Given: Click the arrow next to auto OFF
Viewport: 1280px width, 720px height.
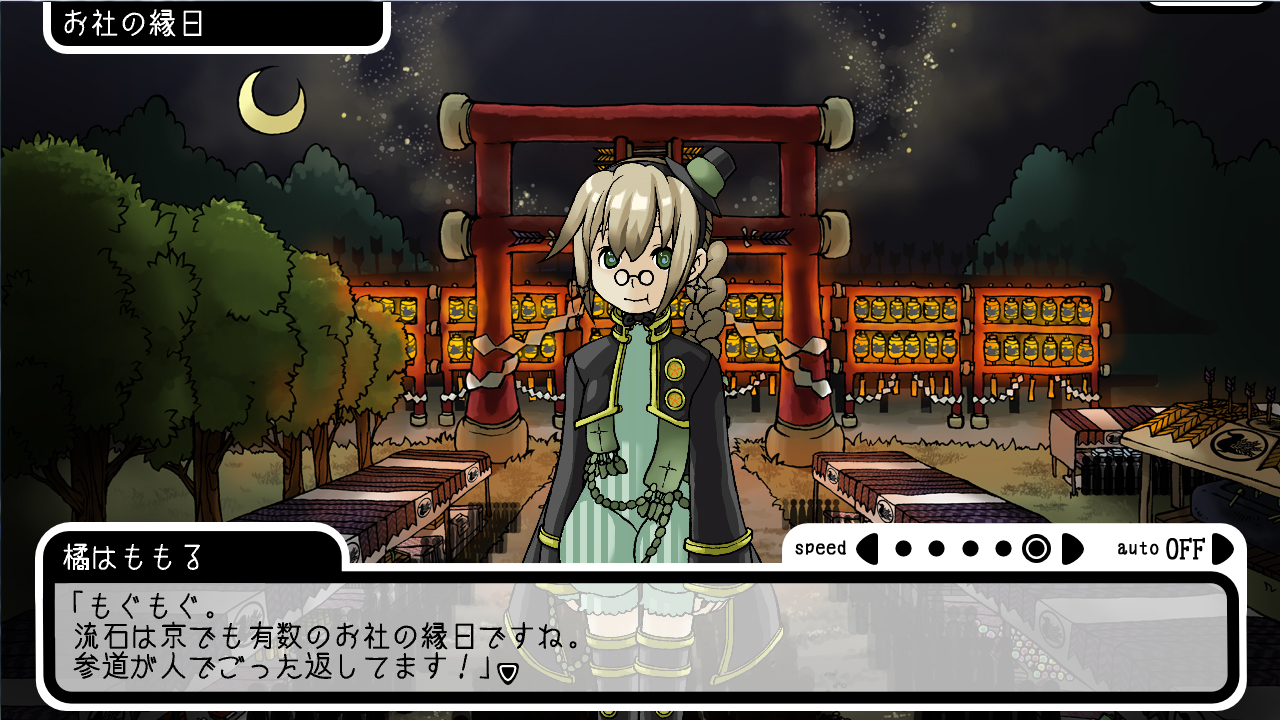Looking at the screenshot, I should pos(1223,548).
